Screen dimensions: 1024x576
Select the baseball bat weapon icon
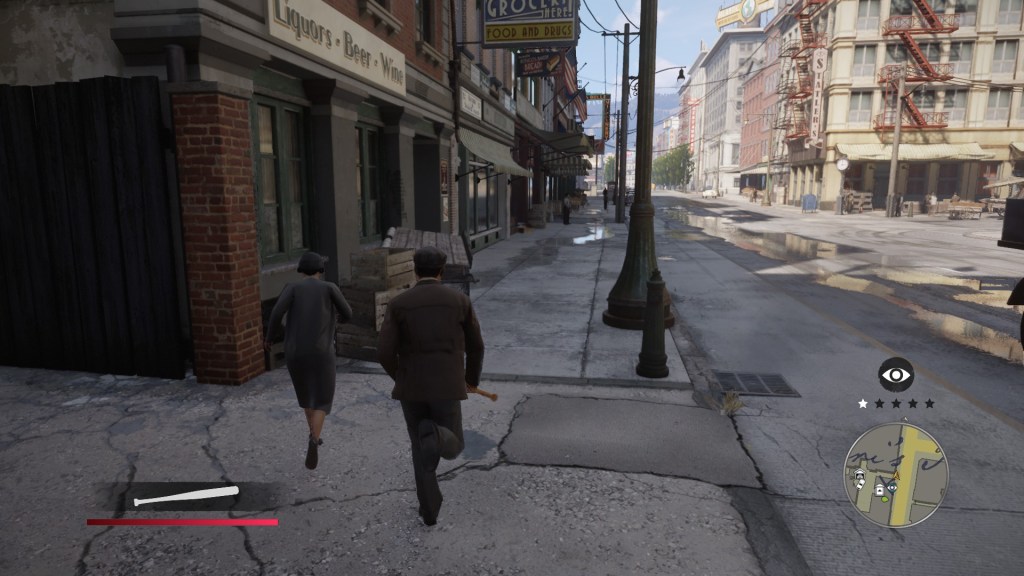tap(186, 495)
